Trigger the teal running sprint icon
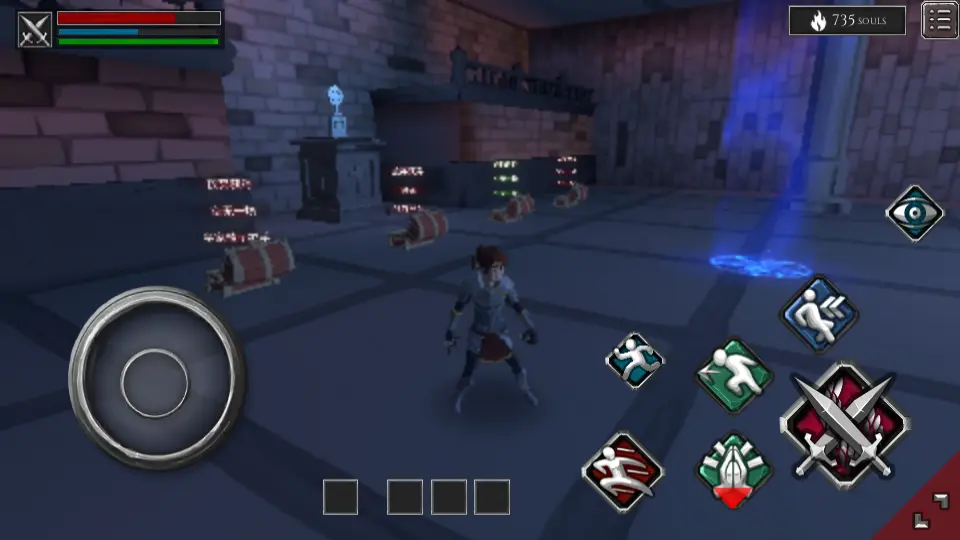Screen dimensions: 960x540 point(635,360)
